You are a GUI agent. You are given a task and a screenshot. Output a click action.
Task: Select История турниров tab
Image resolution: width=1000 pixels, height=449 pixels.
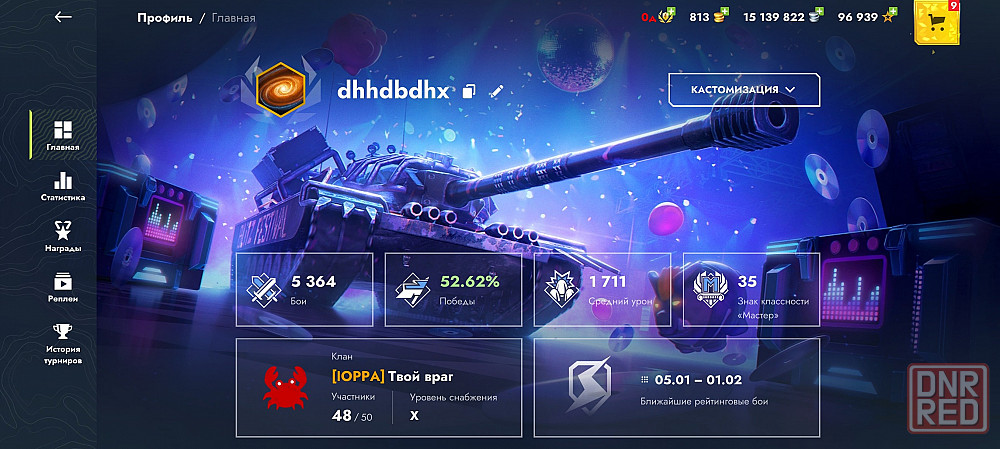click(x=62, y=343)
